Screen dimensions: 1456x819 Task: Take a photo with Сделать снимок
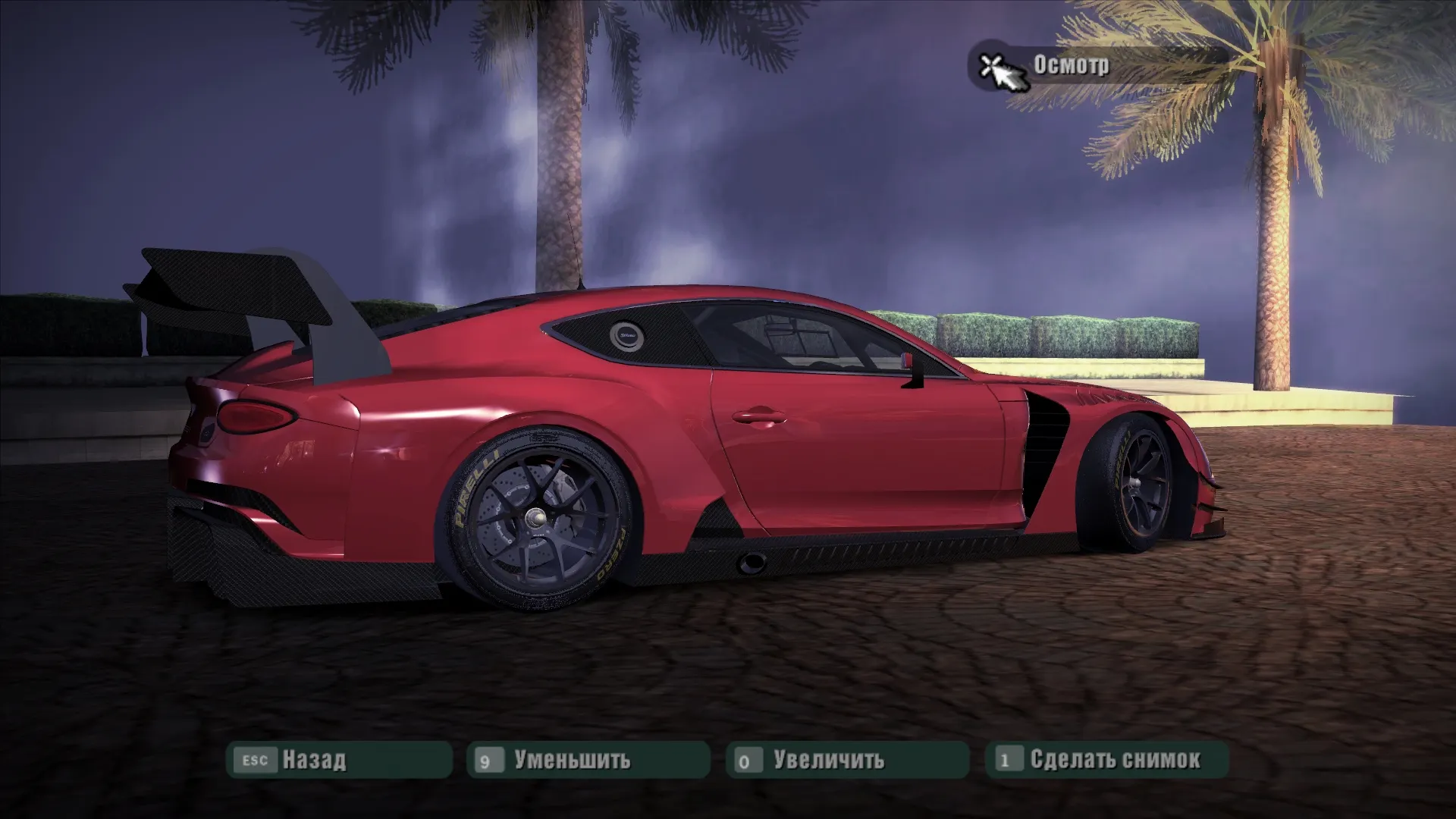pyautogui.click(x=1106, y=760)
